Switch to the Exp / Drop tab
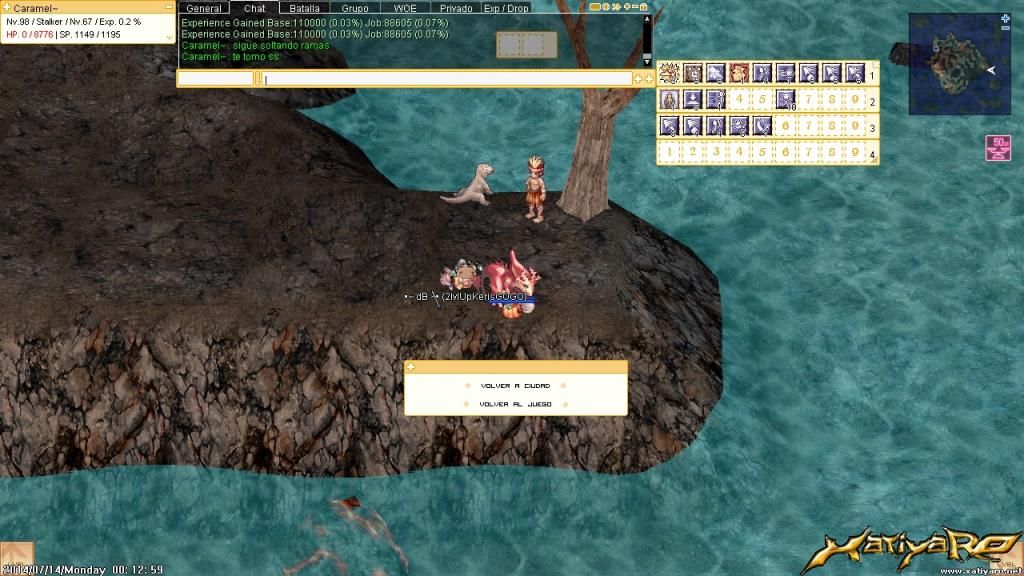The height and width of the screenshot is (576, 1024). coord(506,8)
